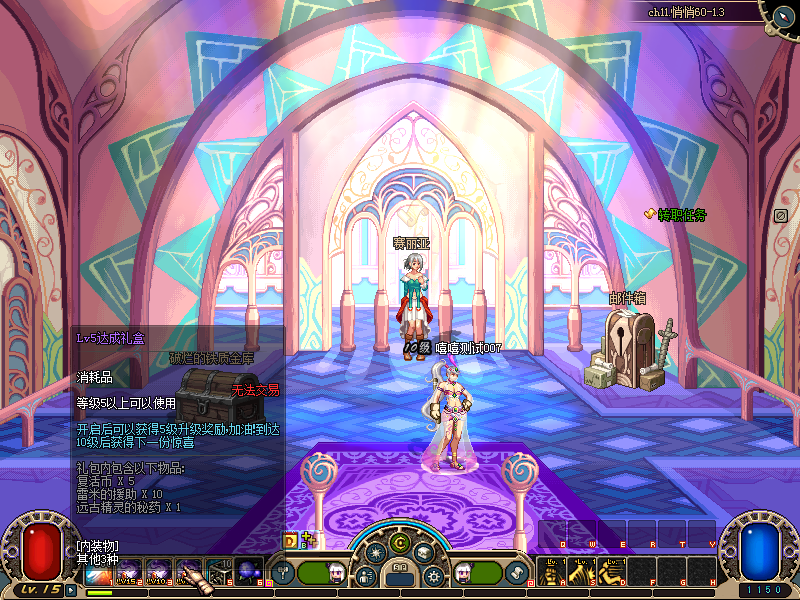Screen dimensions: 800x600
Task: Click the 转职任务 quest tracker entry
Action: point(682,215)
